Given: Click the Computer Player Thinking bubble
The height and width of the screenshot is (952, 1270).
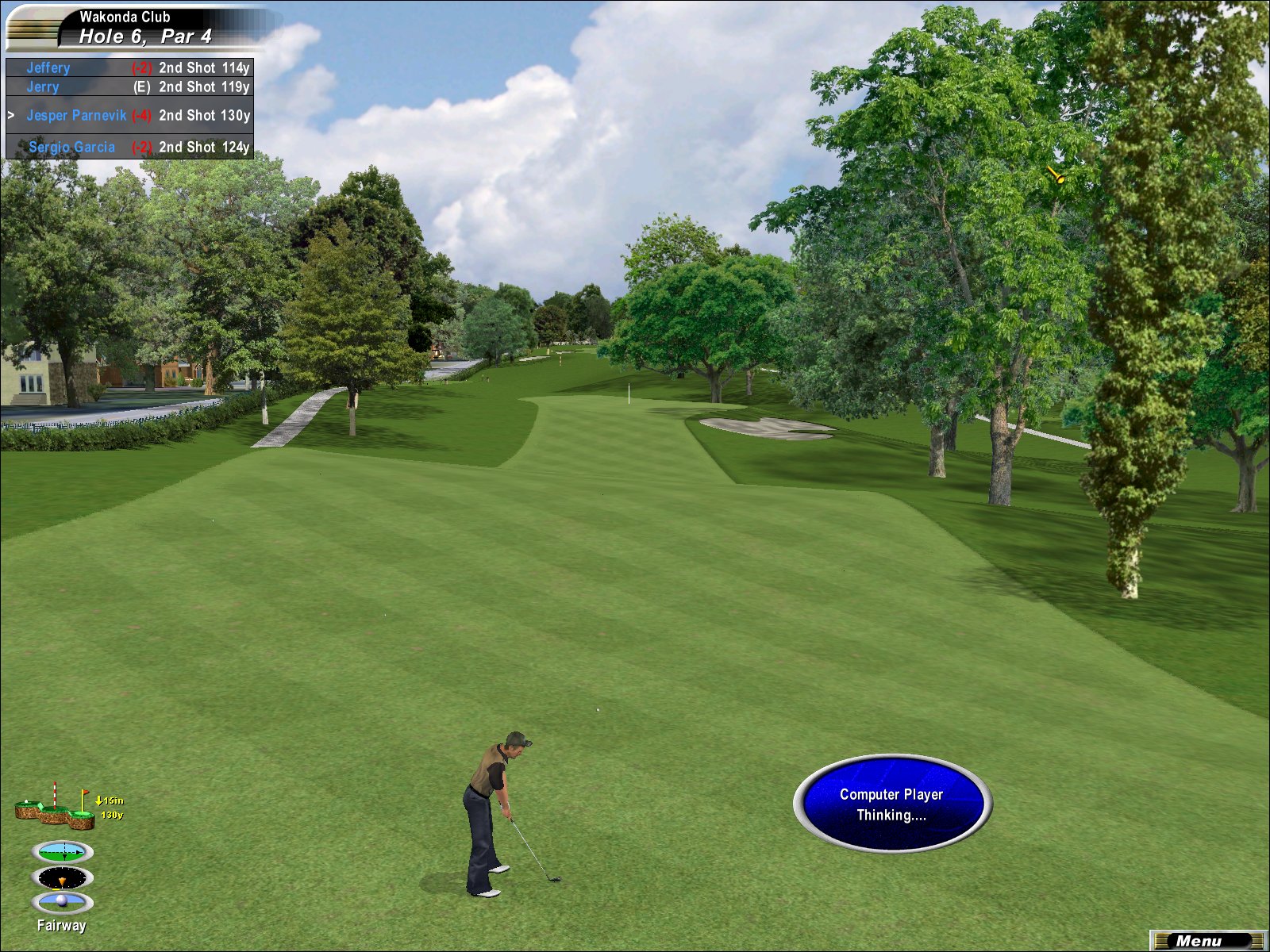Looking at the screenshot, I should tap(891, 804).
